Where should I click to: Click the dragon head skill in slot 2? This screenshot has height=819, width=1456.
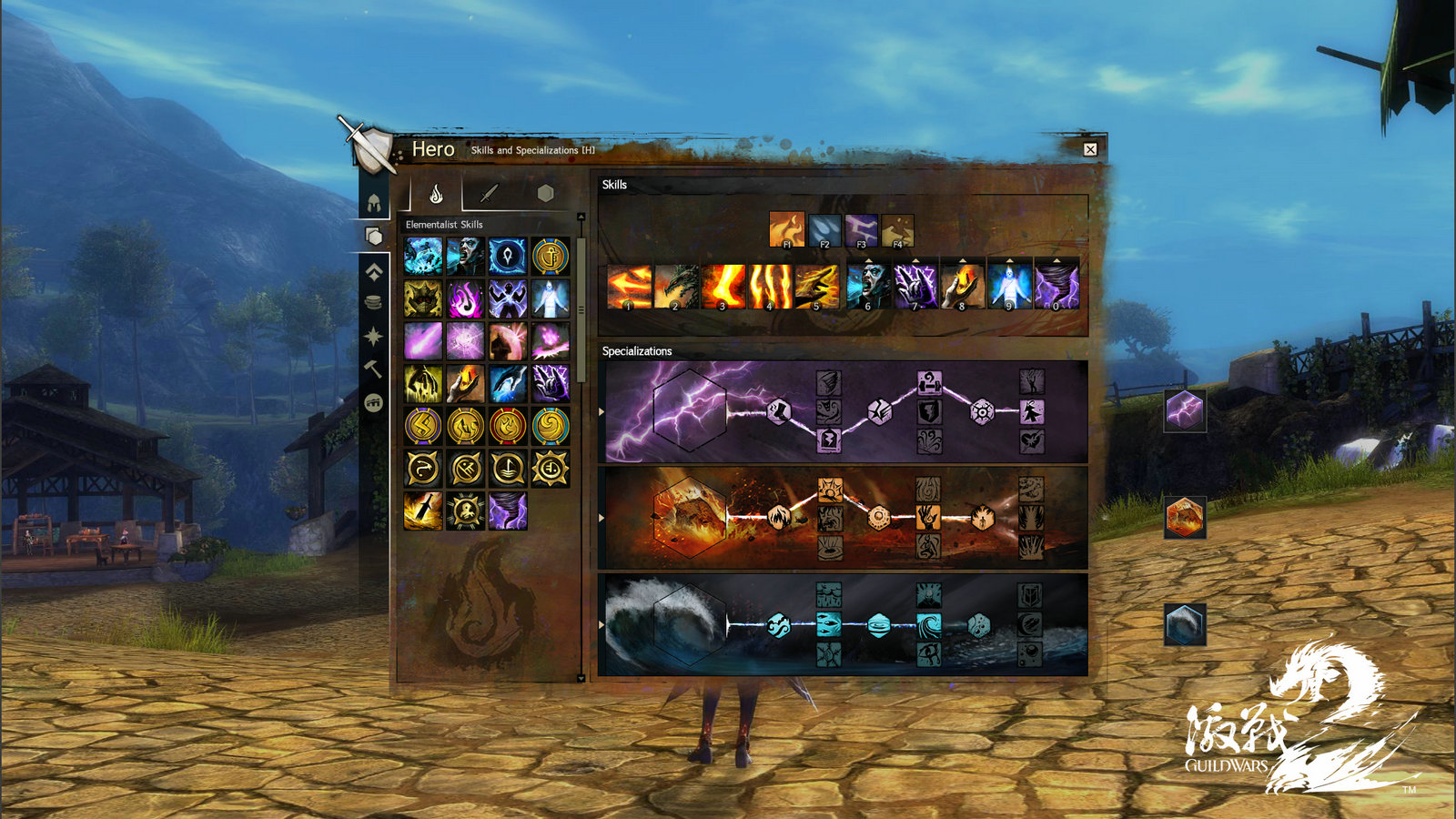[676, 287]
